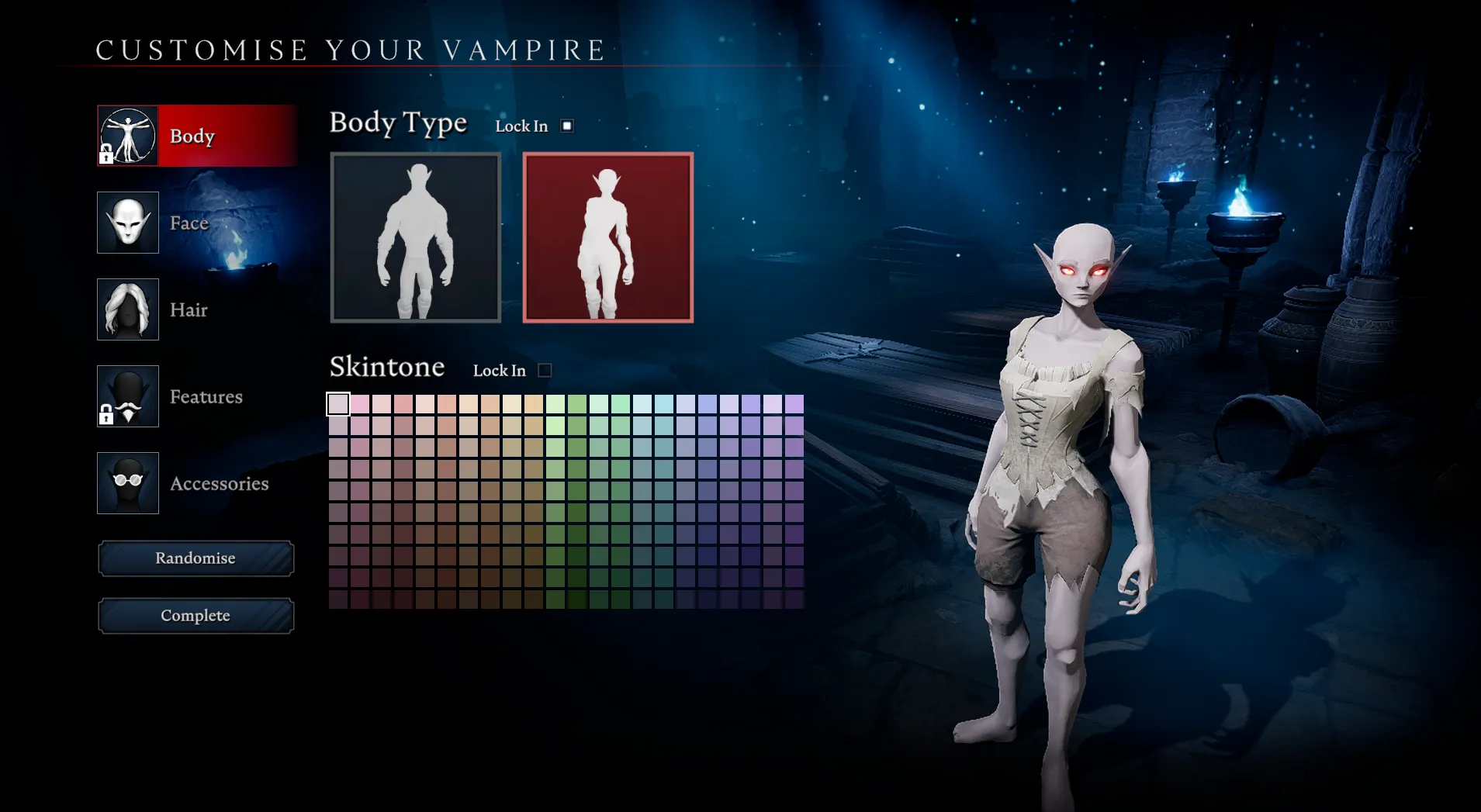Select the Face mask icon in sidebar
Screen dimensions: 1481x812
pos(127,223)
